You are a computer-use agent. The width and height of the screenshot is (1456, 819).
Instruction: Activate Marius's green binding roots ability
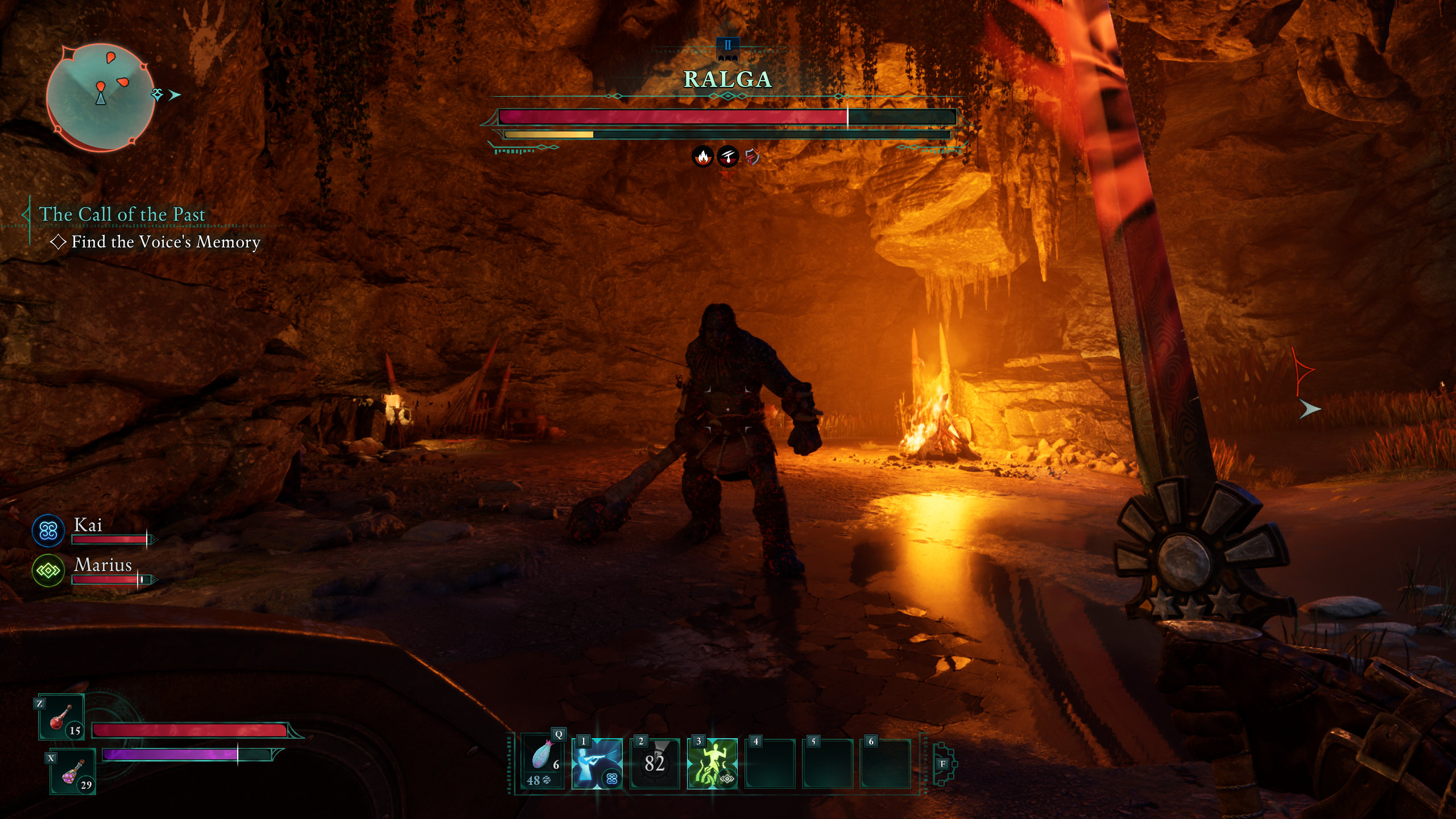[712, 763]
